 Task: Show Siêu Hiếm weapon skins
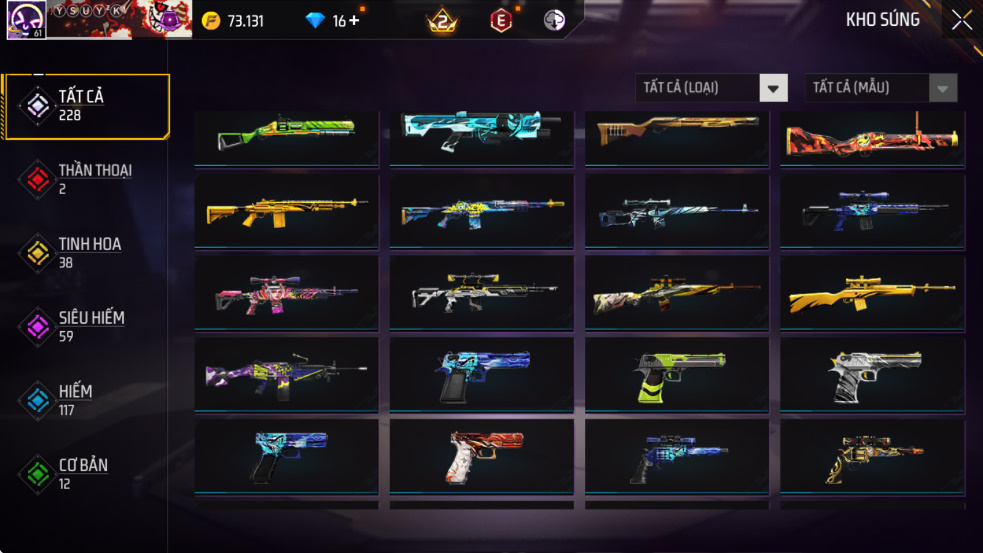click(86, 326)
